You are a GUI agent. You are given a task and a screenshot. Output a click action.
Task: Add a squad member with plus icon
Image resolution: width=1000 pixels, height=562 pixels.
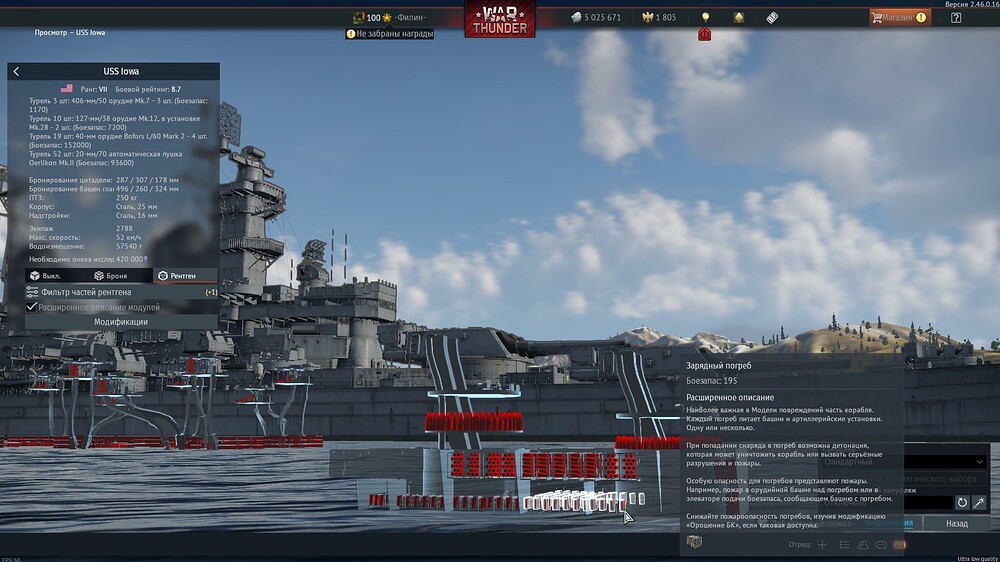pos(822,545)
